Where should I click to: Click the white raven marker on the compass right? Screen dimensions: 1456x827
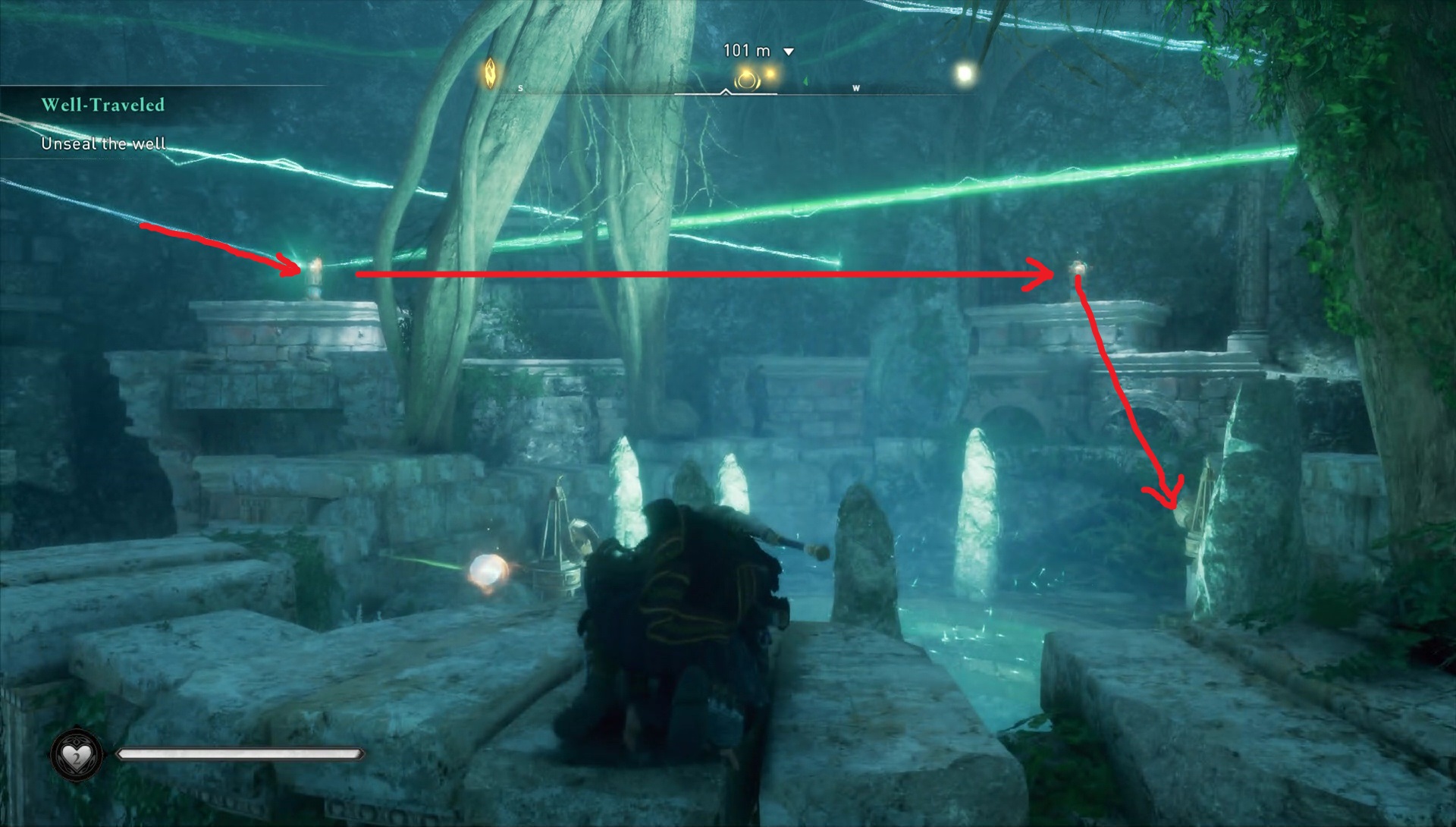point(964,73)
